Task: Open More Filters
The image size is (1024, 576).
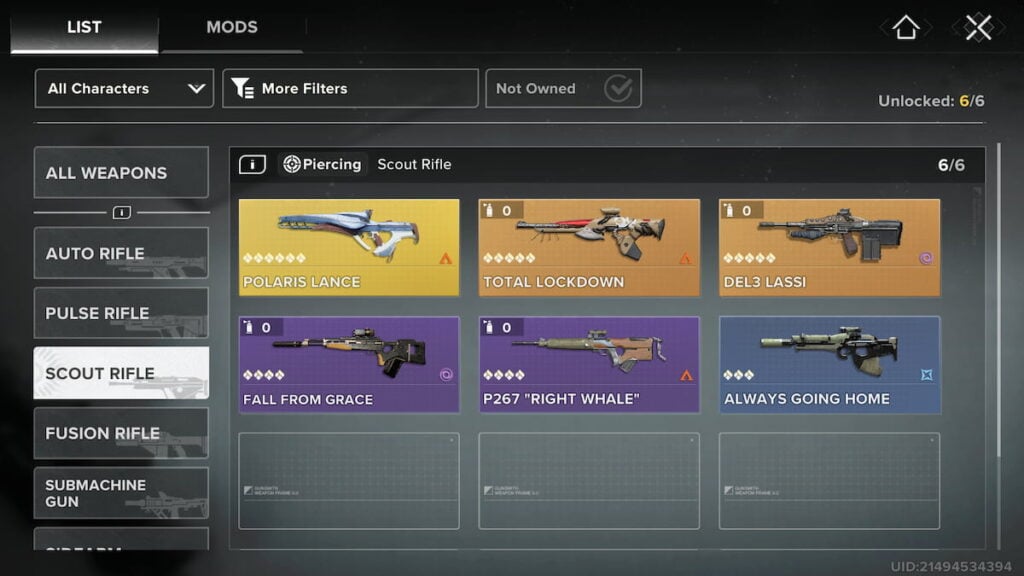Action: click(x=350, y=88)
